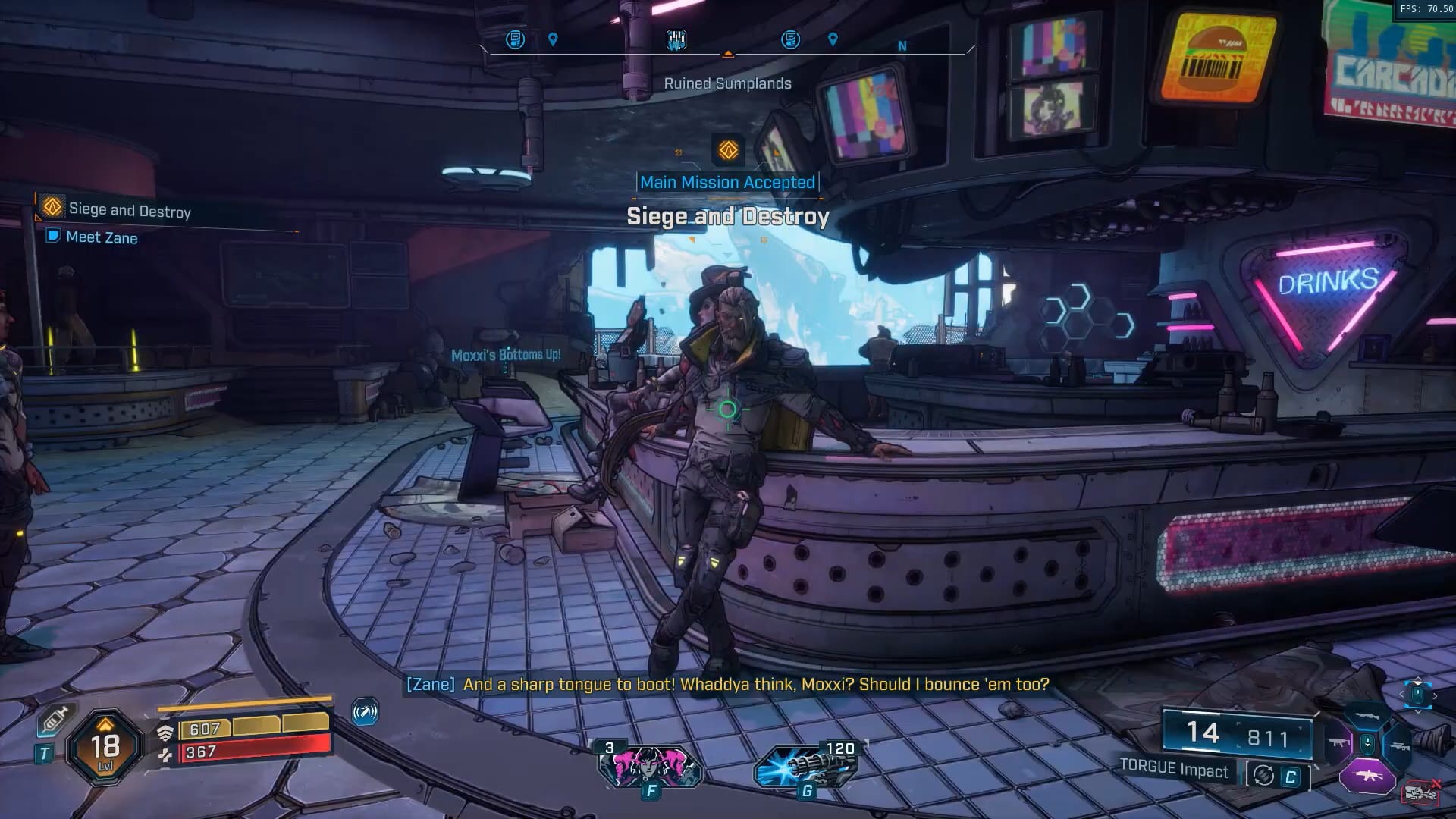
Task: Click the blue signal icon beside shield bar
Action: [365, 712]
